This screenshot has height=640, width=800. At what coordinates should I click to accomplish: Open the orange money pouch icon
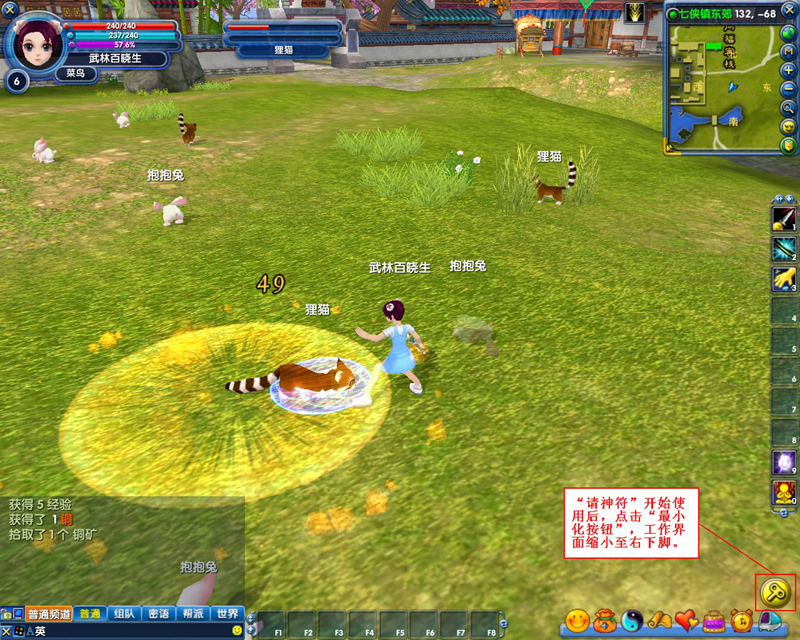pyautogui.click(x=605, y=621)
